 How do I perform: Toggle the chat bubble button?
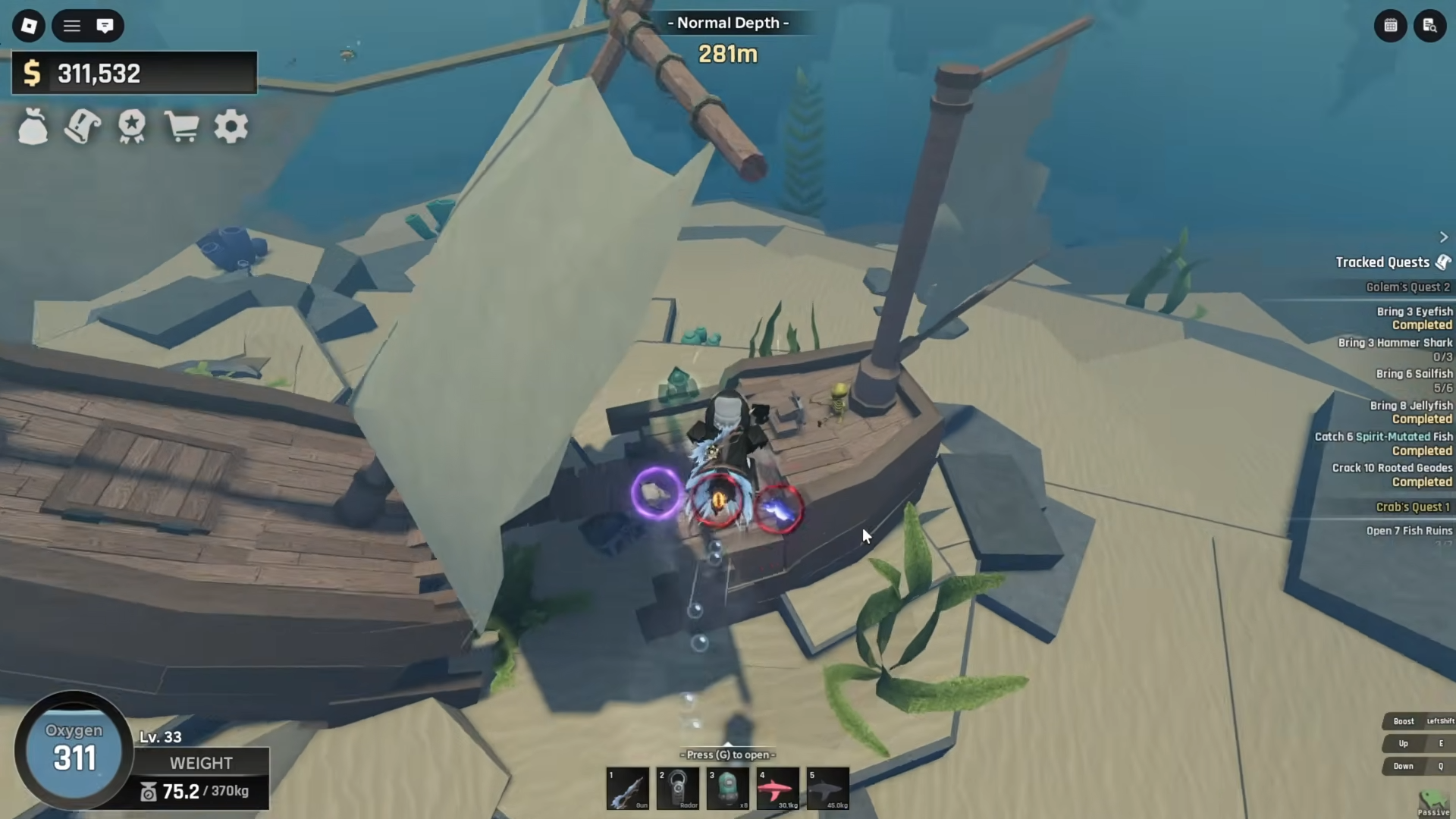[x=105, y=26]
